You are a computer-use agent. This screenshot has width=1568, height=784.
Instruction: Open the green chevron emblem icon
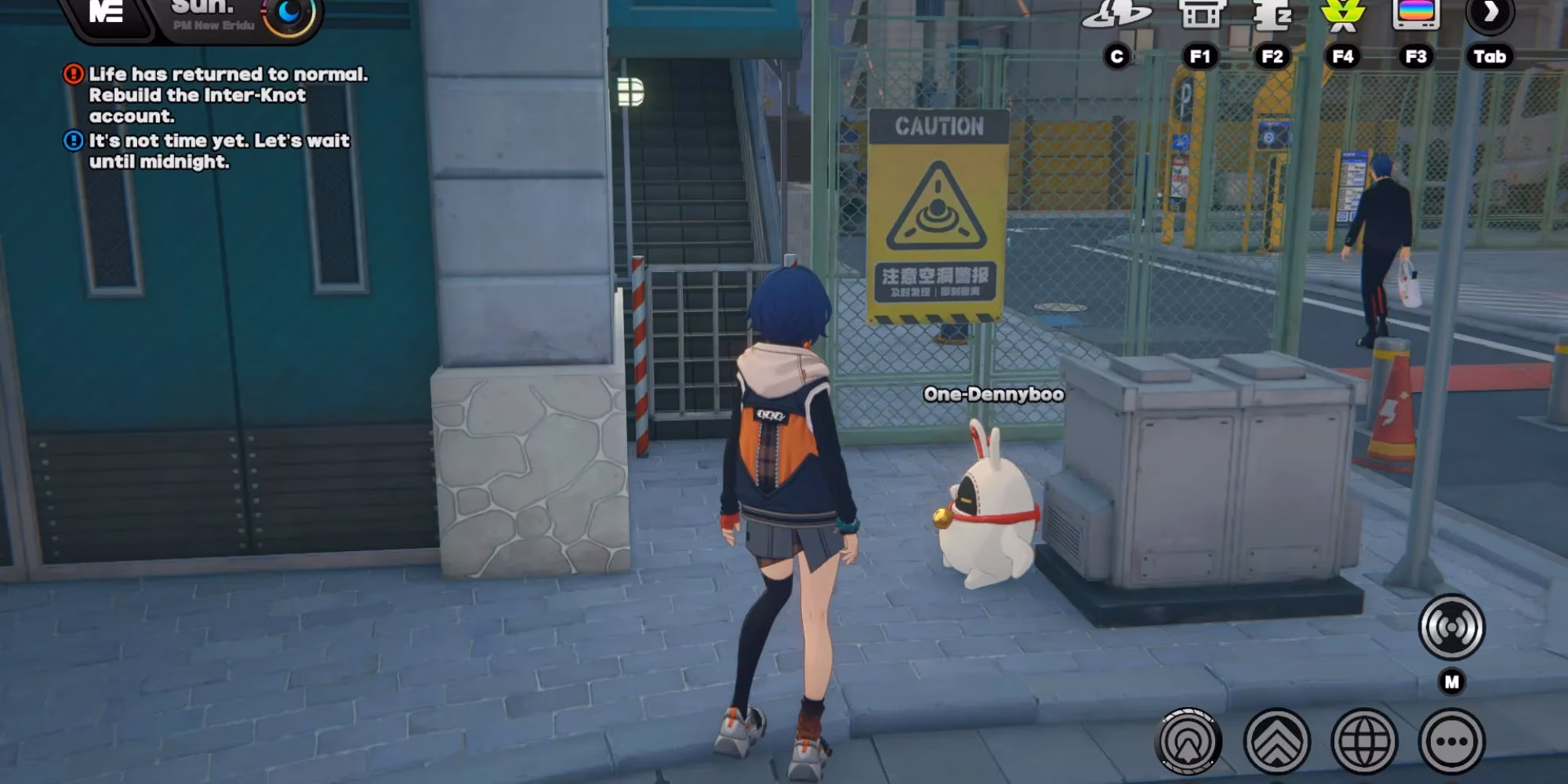click(x=1343, y=14)
